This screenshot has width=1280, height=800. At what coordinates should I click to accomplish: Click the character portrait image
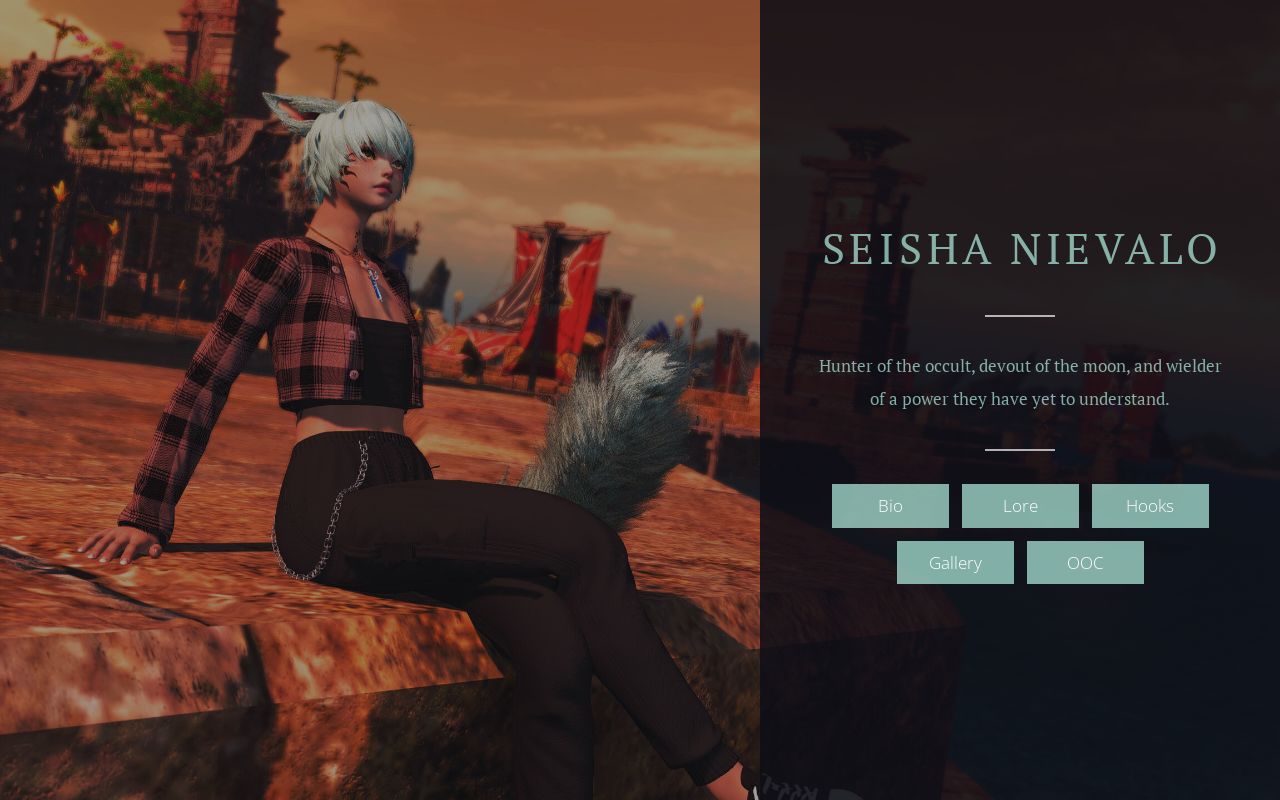tap(380, 400)
